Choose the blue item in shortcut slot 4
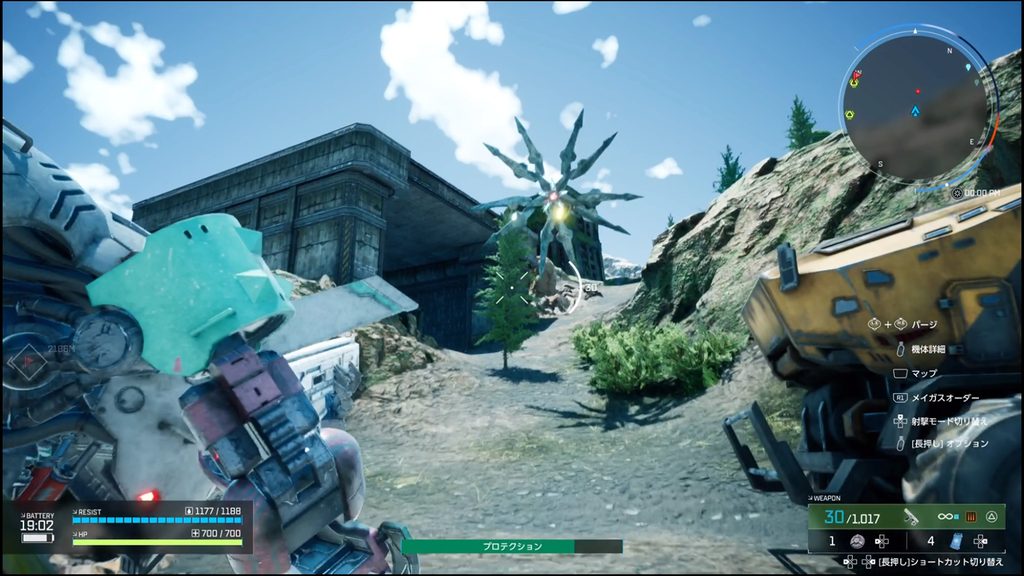The width and height of the screenshot is (1024, 576). click(x=954, y=541)
